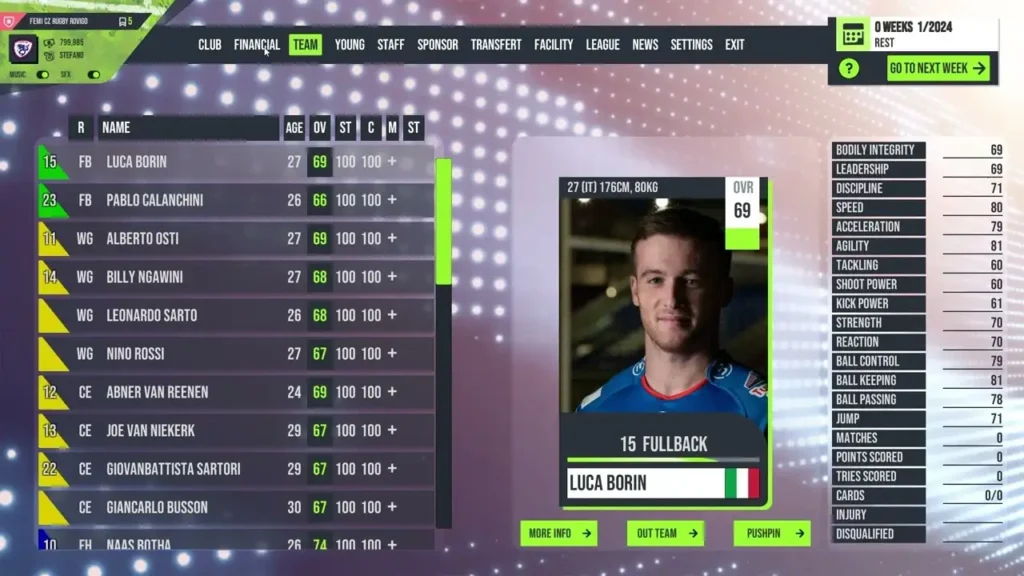Go to the Transfert menu
The height and width of the screenshot is (576, 1024).
point(496,45)
